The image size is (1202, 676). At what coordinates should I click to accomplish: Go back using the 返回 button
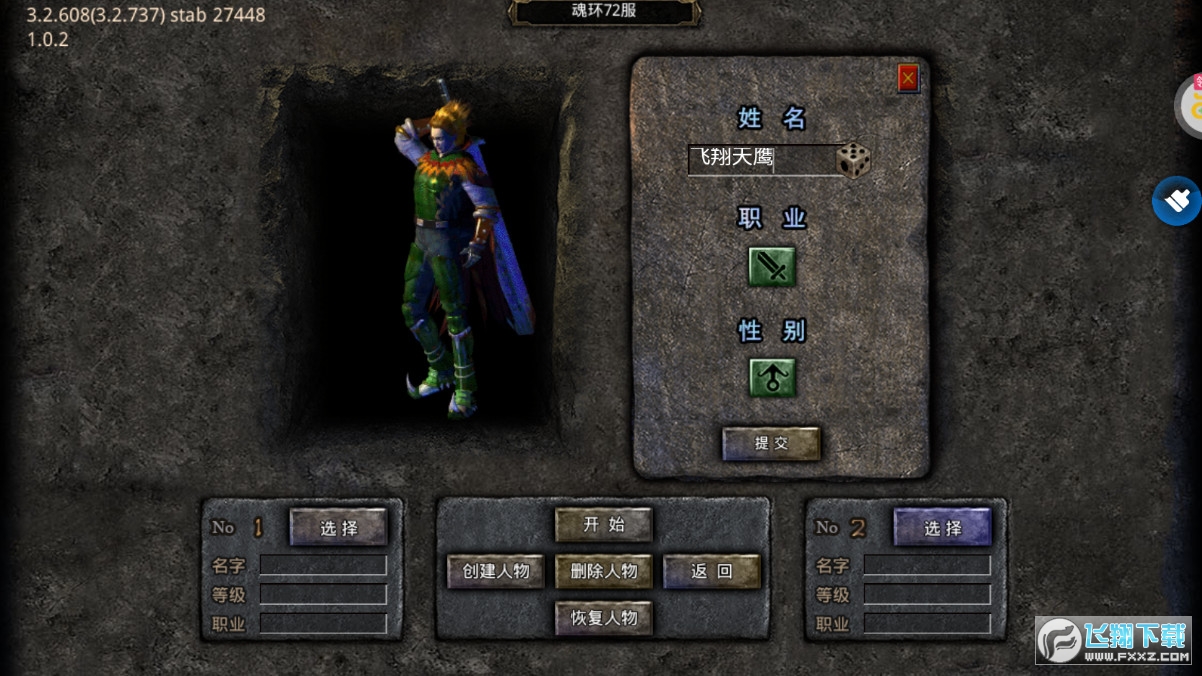pos(712,571)
